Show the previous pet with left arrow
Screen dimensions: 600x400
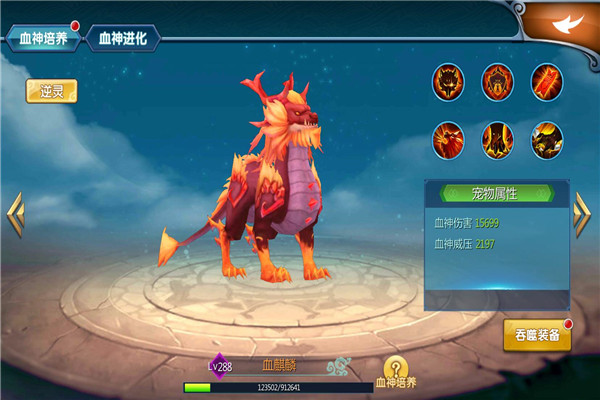click(14, 214)
